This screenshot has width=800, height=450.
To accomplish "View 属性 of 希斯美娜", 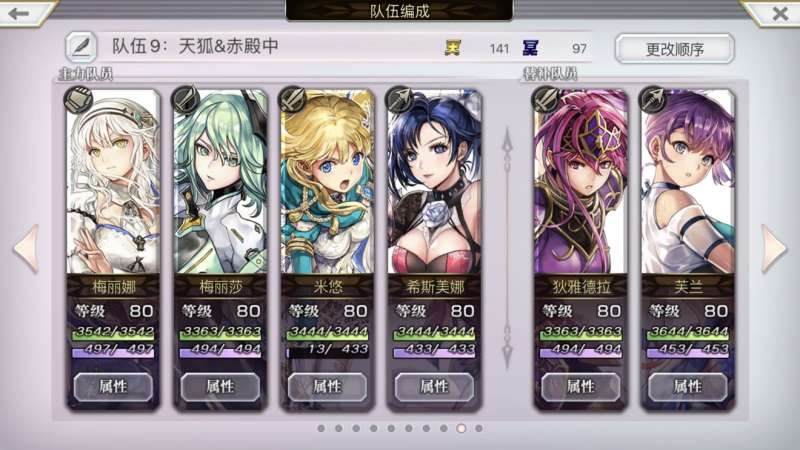I will pyautogui.click(x=434, y=386).
